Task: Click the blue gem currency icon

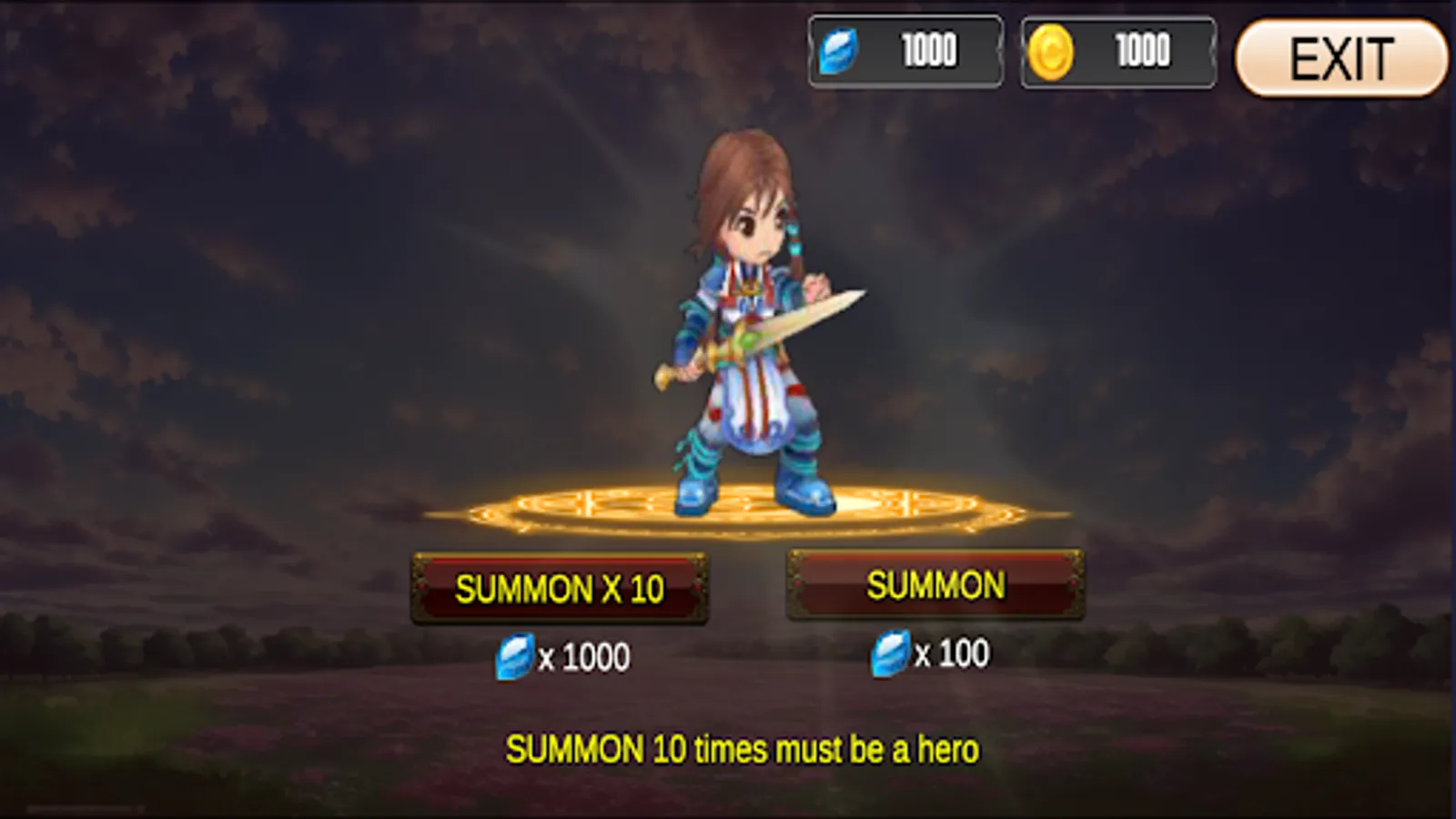Action: click(x=842, y=49)
